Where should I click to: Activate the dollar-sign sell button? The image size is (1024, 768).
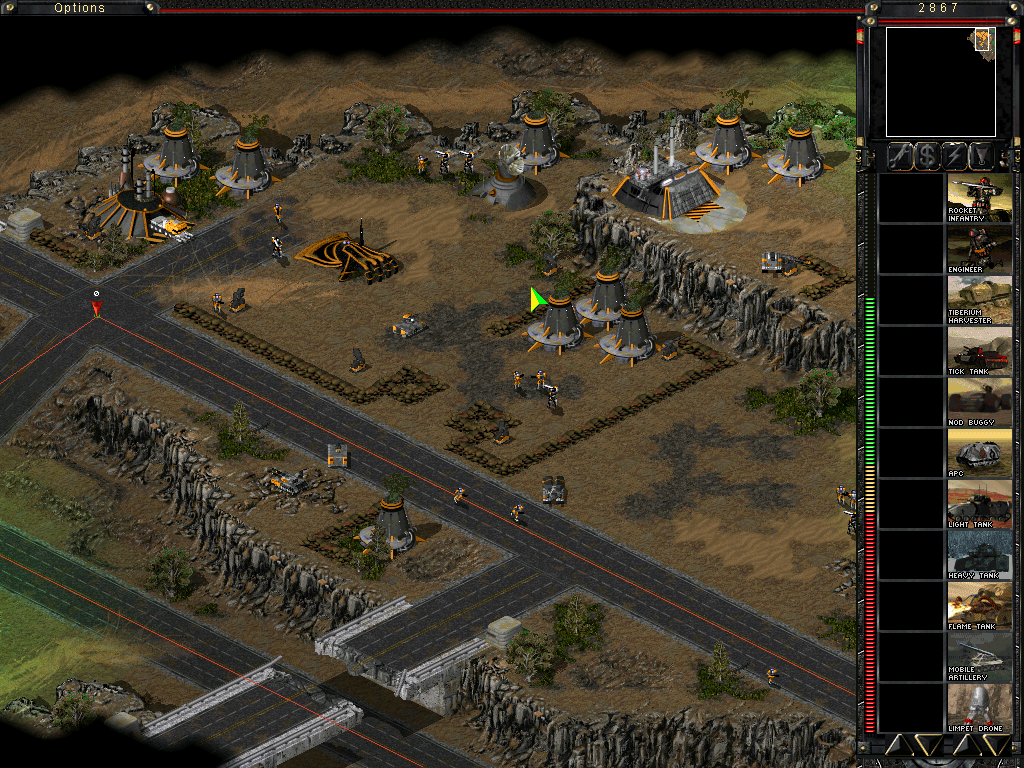(927, 156)
